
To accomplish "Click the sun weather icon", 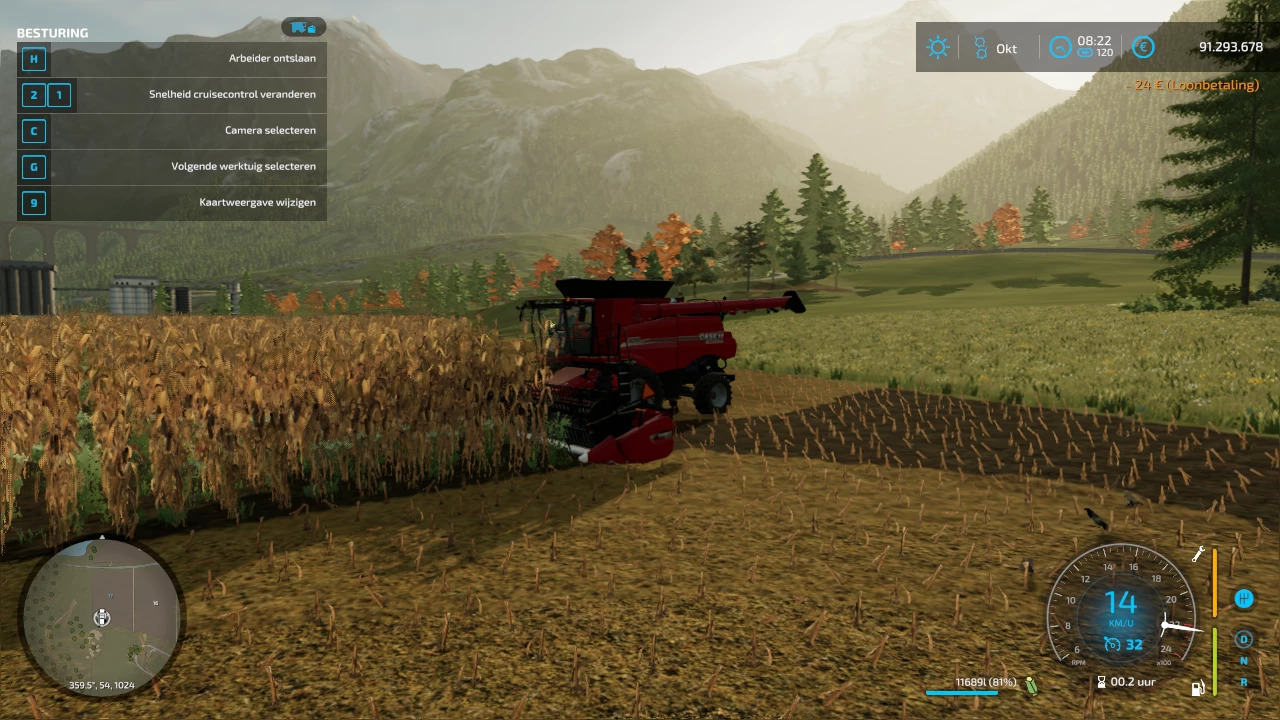I will [937, 48].
